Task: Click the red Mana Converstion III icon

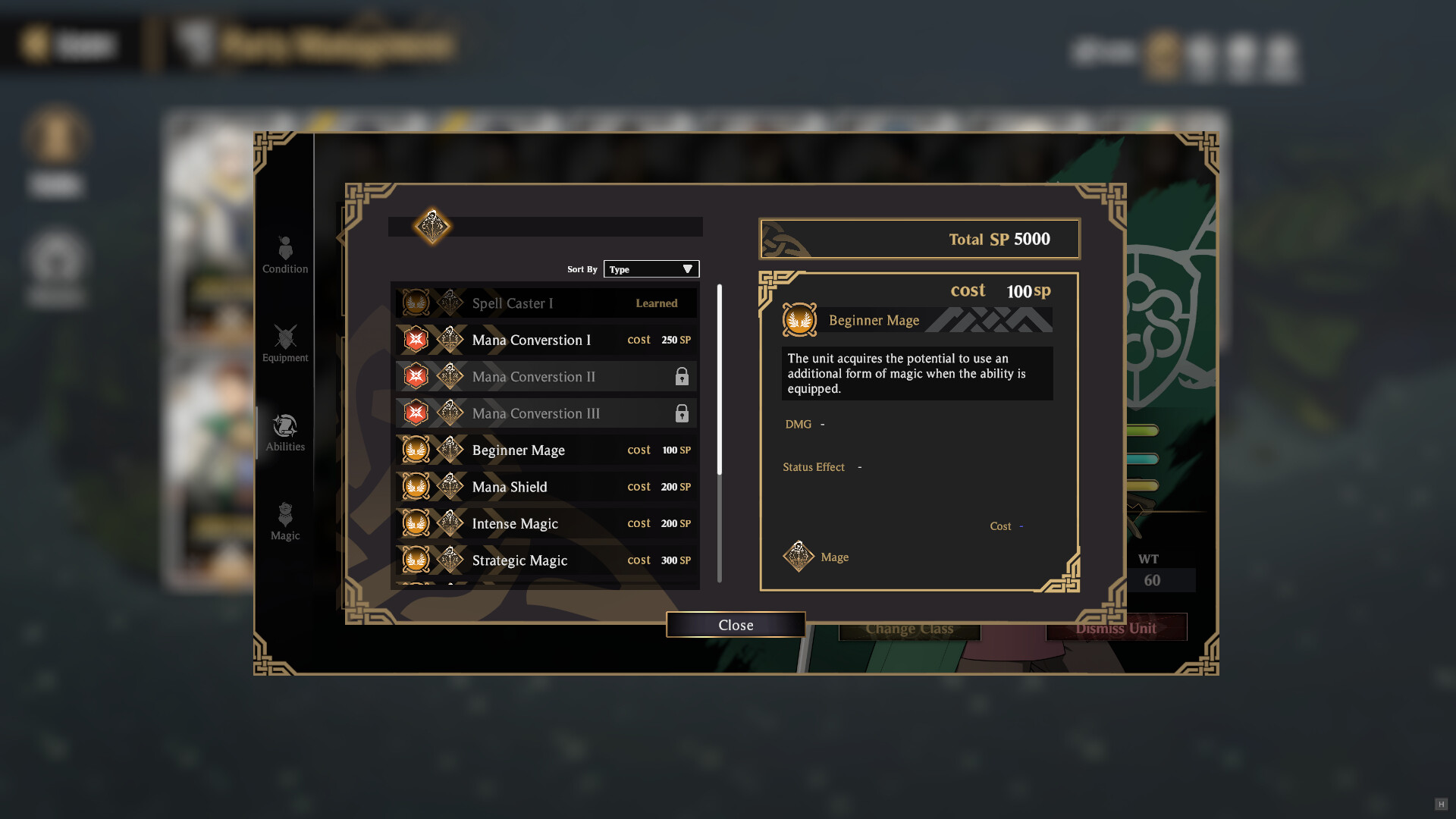Action: pos(416,413)
